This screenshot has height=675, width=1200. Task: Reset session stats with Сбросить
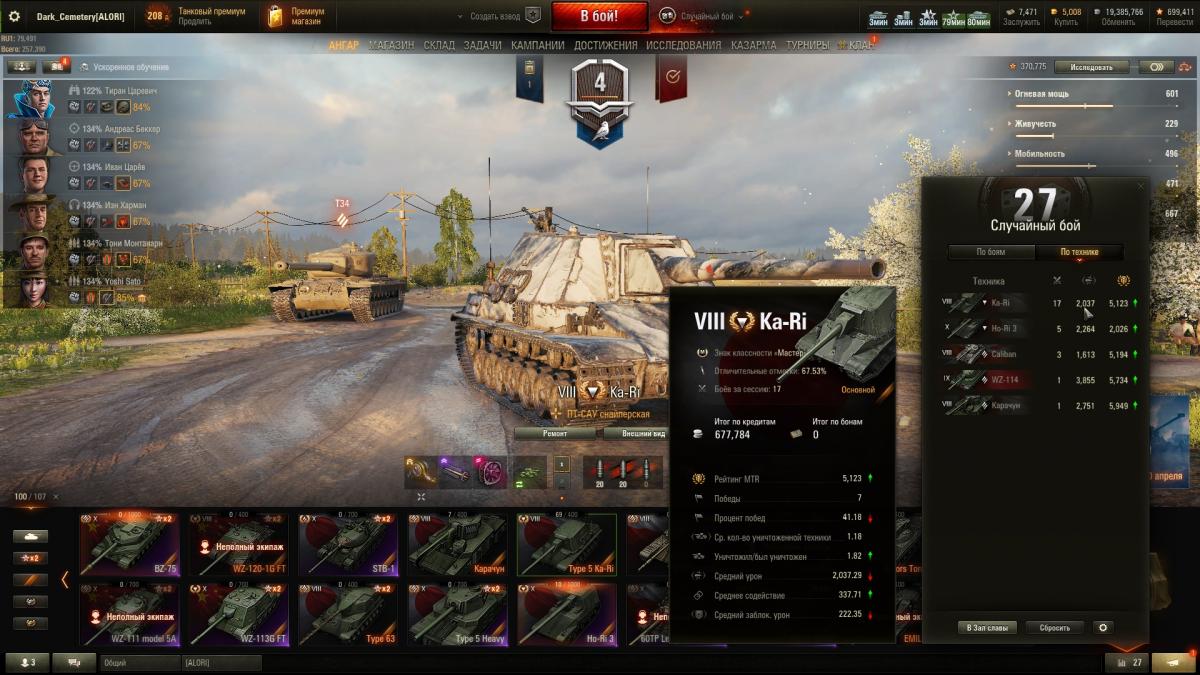coord(1054,628)
